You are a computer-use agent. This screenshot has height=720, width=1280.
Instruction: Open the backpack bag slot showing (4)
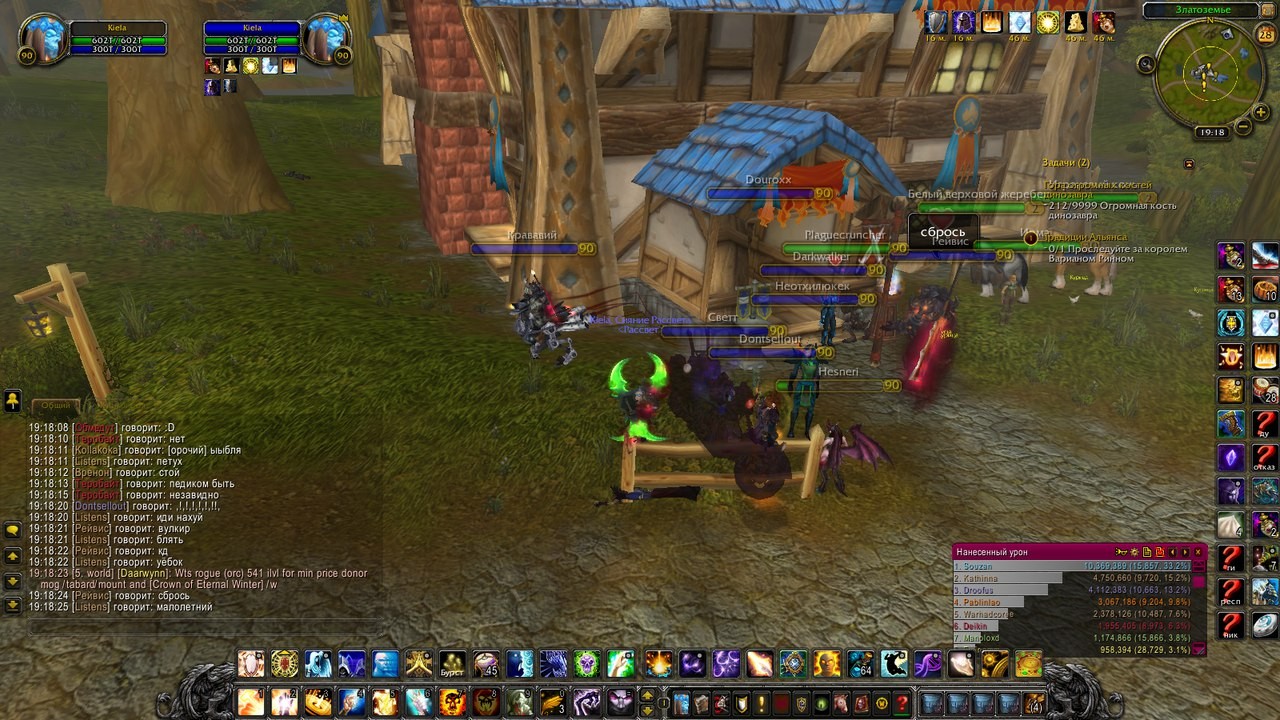1034,703
